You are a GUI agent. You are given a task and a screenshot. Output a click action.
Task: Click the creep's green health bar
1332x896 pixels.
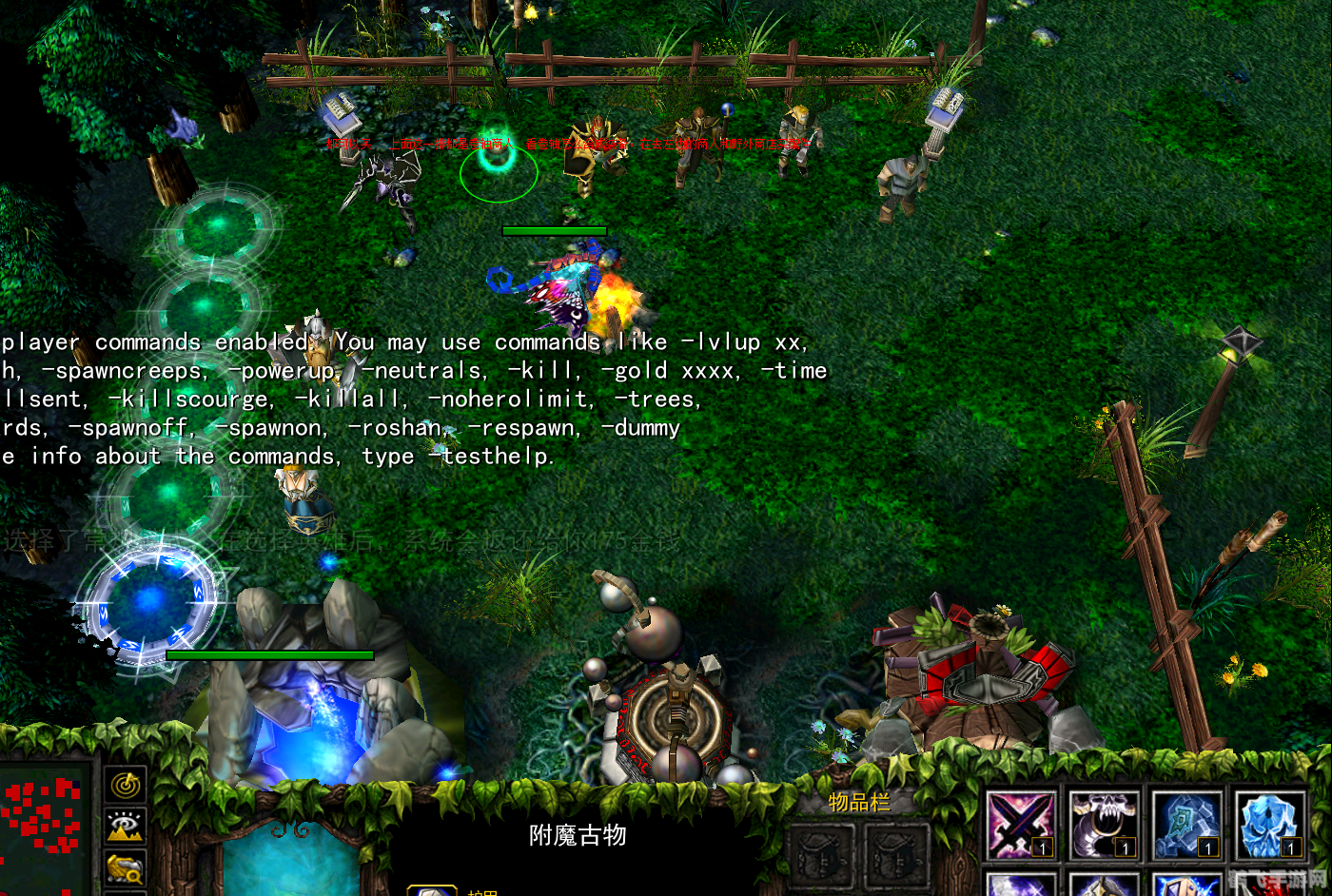click(x=557, y=229)
